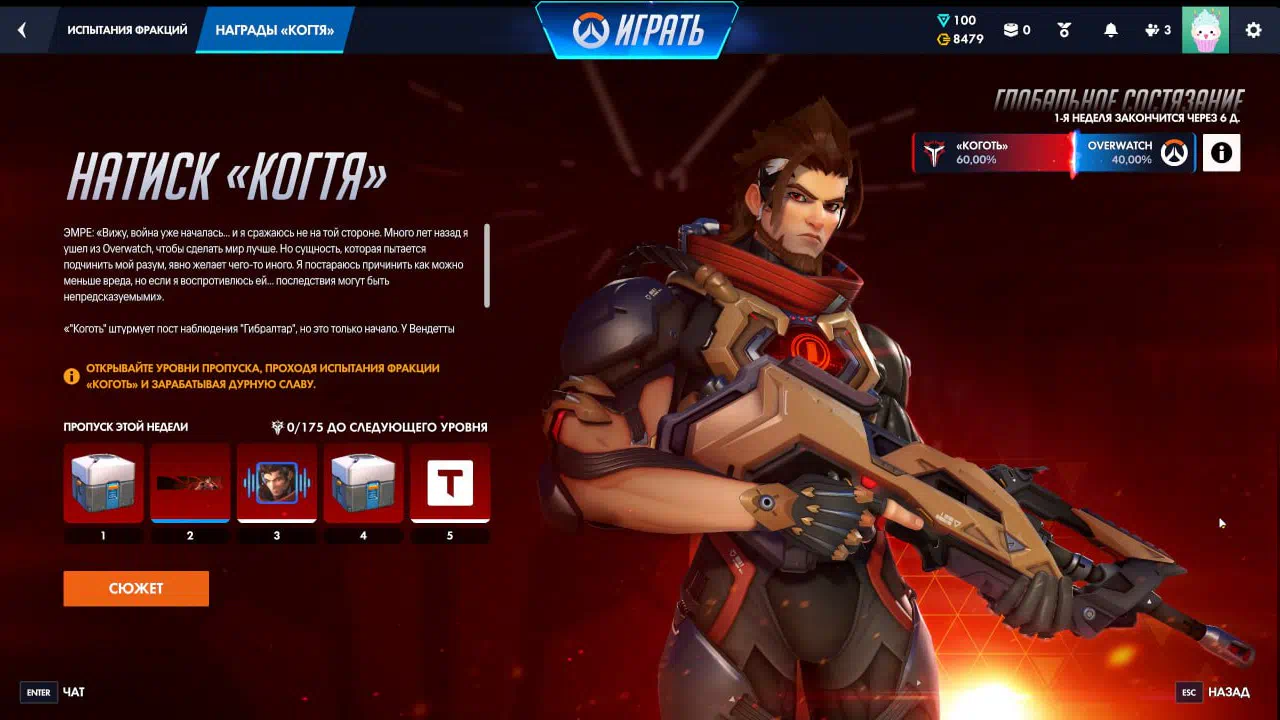Open the social group icon

click(1157, 30)
